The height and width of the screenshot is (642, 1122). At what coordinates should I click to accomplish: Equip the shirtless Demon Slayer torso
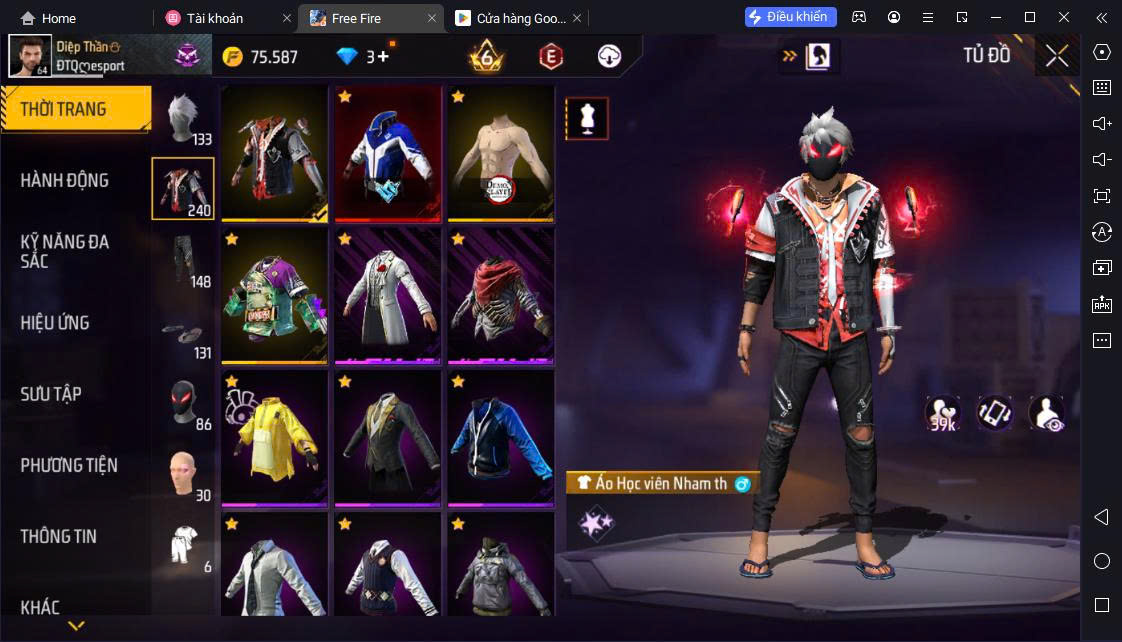(x=500, y=152)
